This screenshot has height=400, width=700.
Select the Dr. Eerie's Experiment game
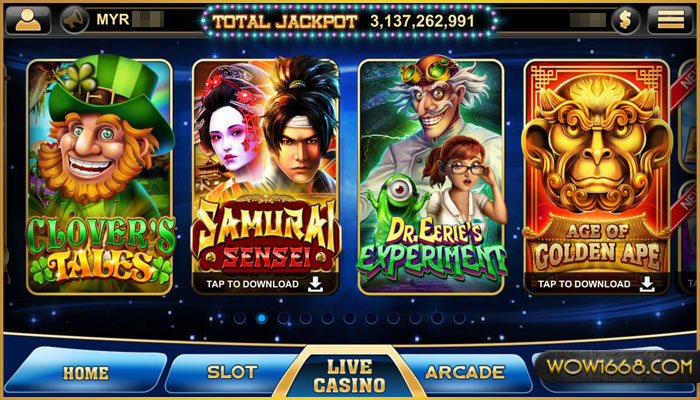(x=432, y=175)
